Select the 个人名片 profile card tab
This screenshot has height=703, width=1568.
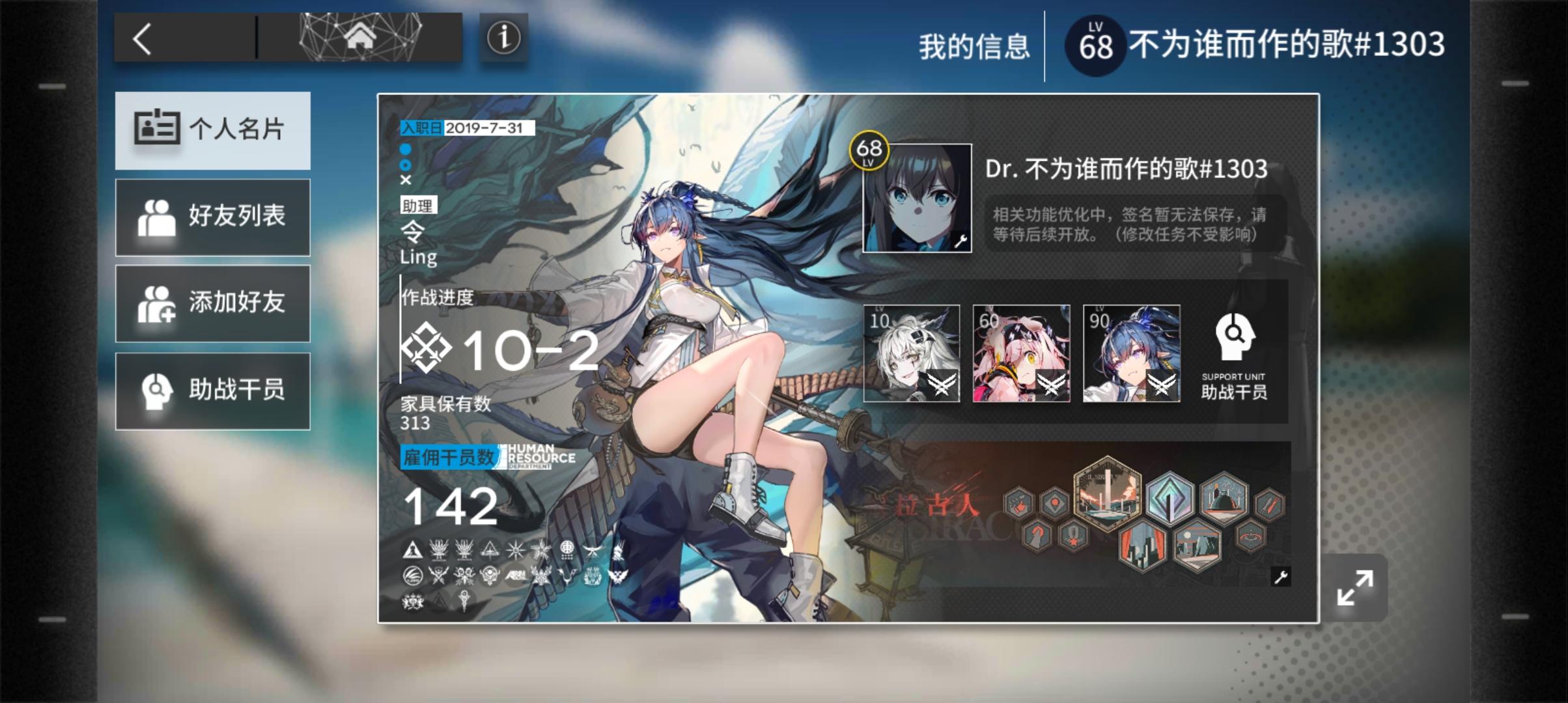tap(213, 130)
